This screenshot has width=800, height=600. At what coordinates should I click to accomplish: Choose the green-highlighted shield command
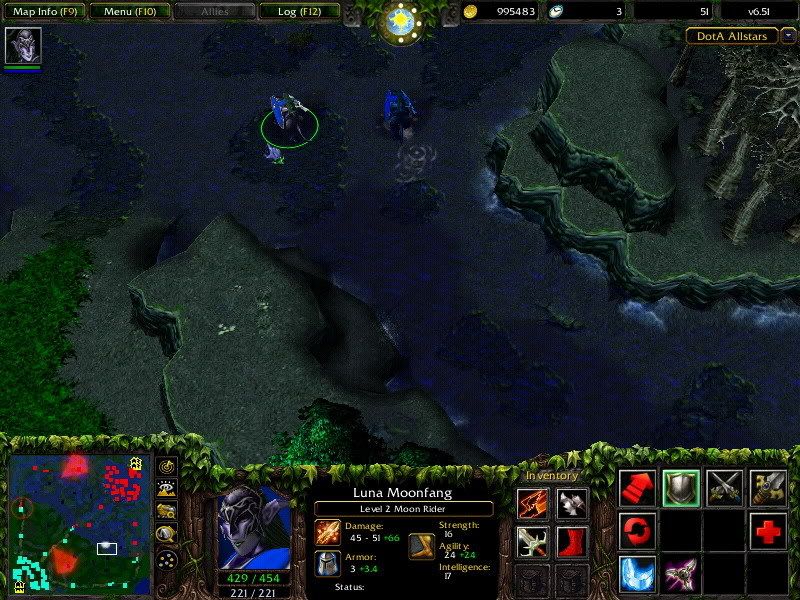pos(681,487)
